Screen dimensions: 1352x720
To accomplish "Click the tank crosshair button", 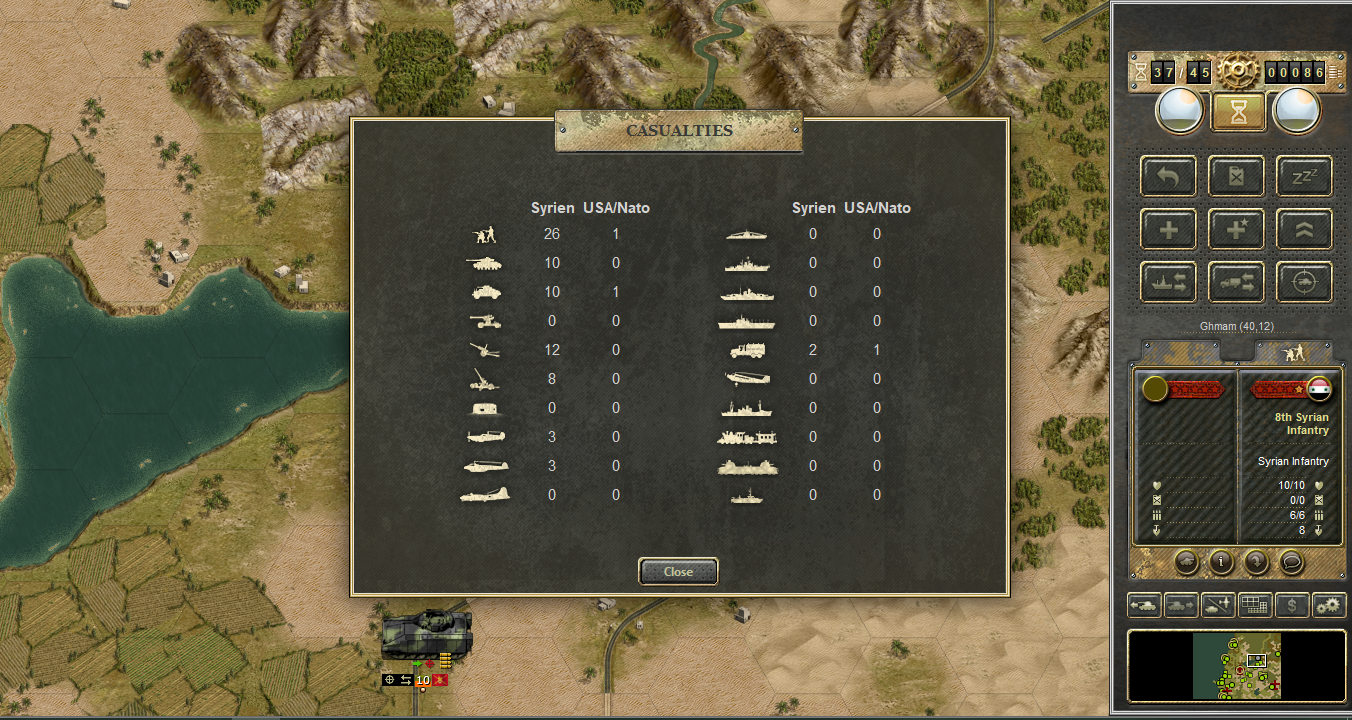I will (x=1304, y=283).
